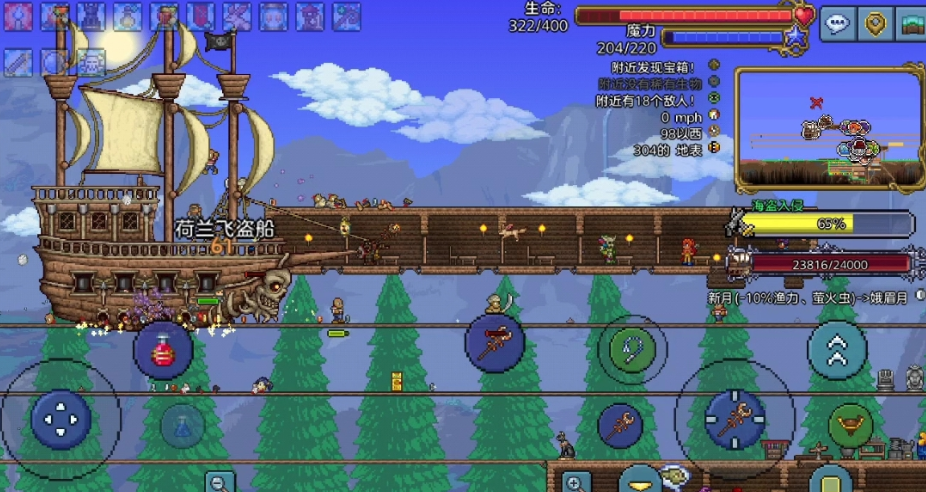Image resolution: width=926 pixels, height=492 pixels.
Task: Click the magnifier zoom button near bottom-left
Action: [220, 482]
